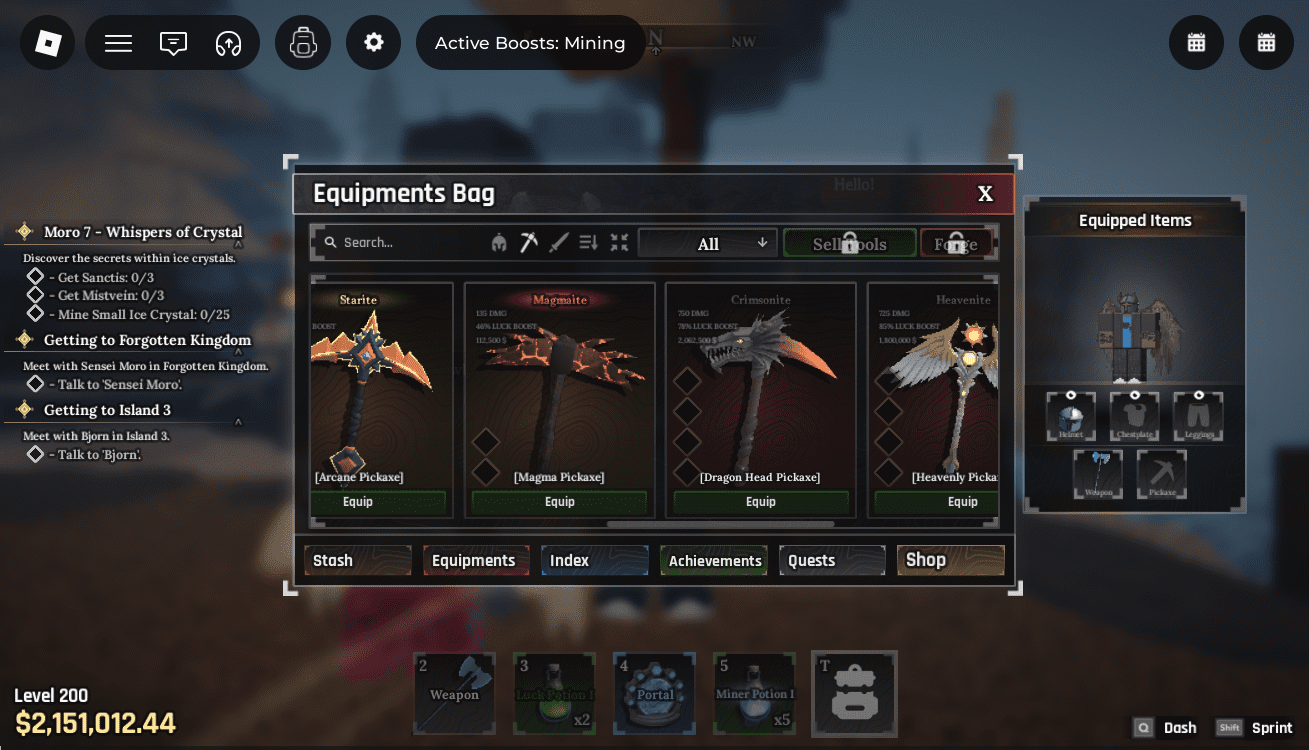Toggle the Chestplate equip slot
The image size is (1309, 750).
pos(1134,415)
